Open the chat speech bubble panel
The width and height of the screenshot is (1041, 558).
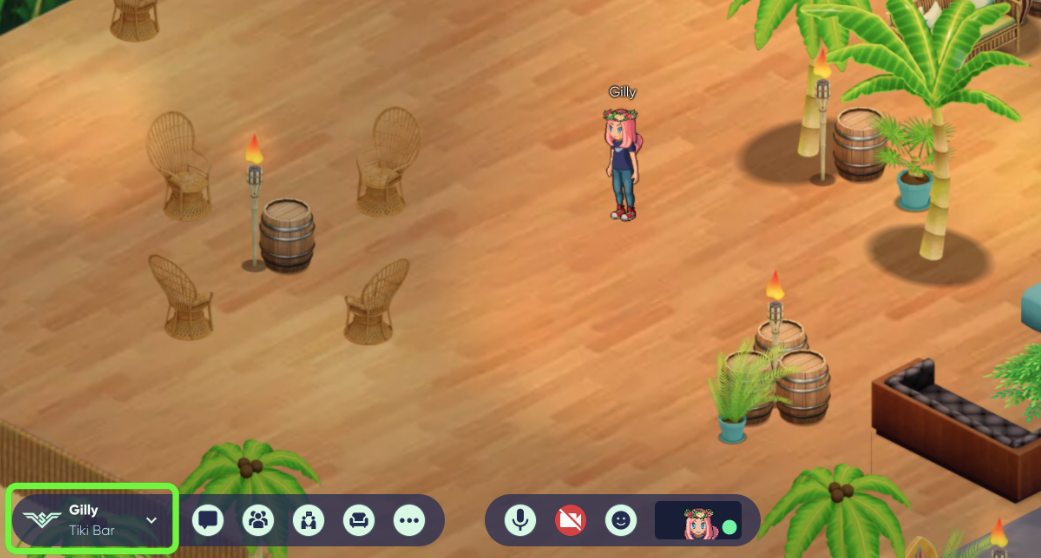[x=208, y=520]
